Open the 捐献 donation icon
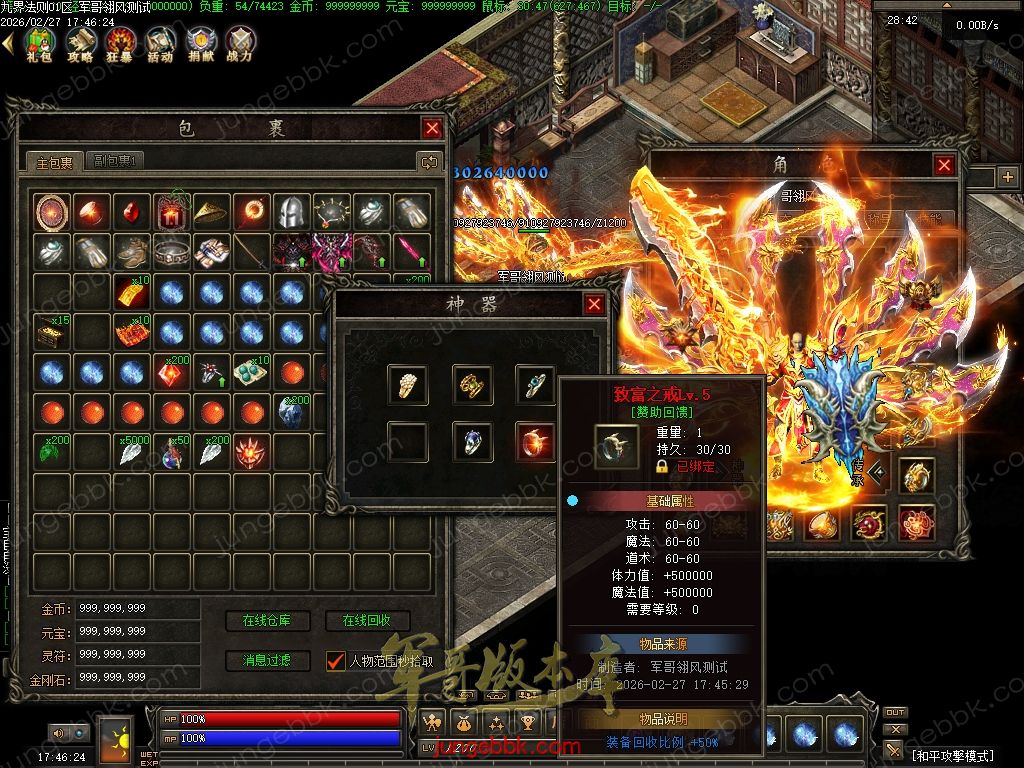The image size is (1024, 768). [200, 42]
